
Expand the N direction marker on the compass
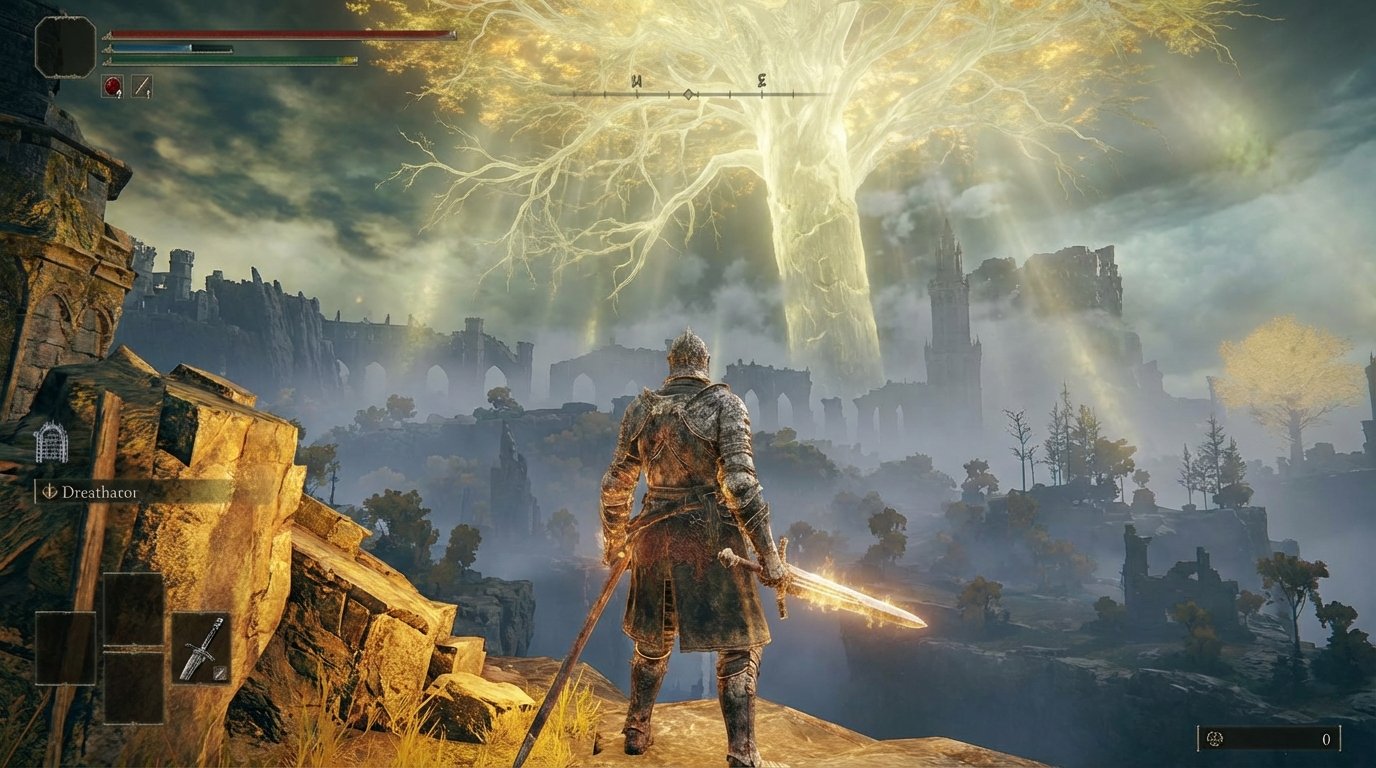tap(636, 80)
